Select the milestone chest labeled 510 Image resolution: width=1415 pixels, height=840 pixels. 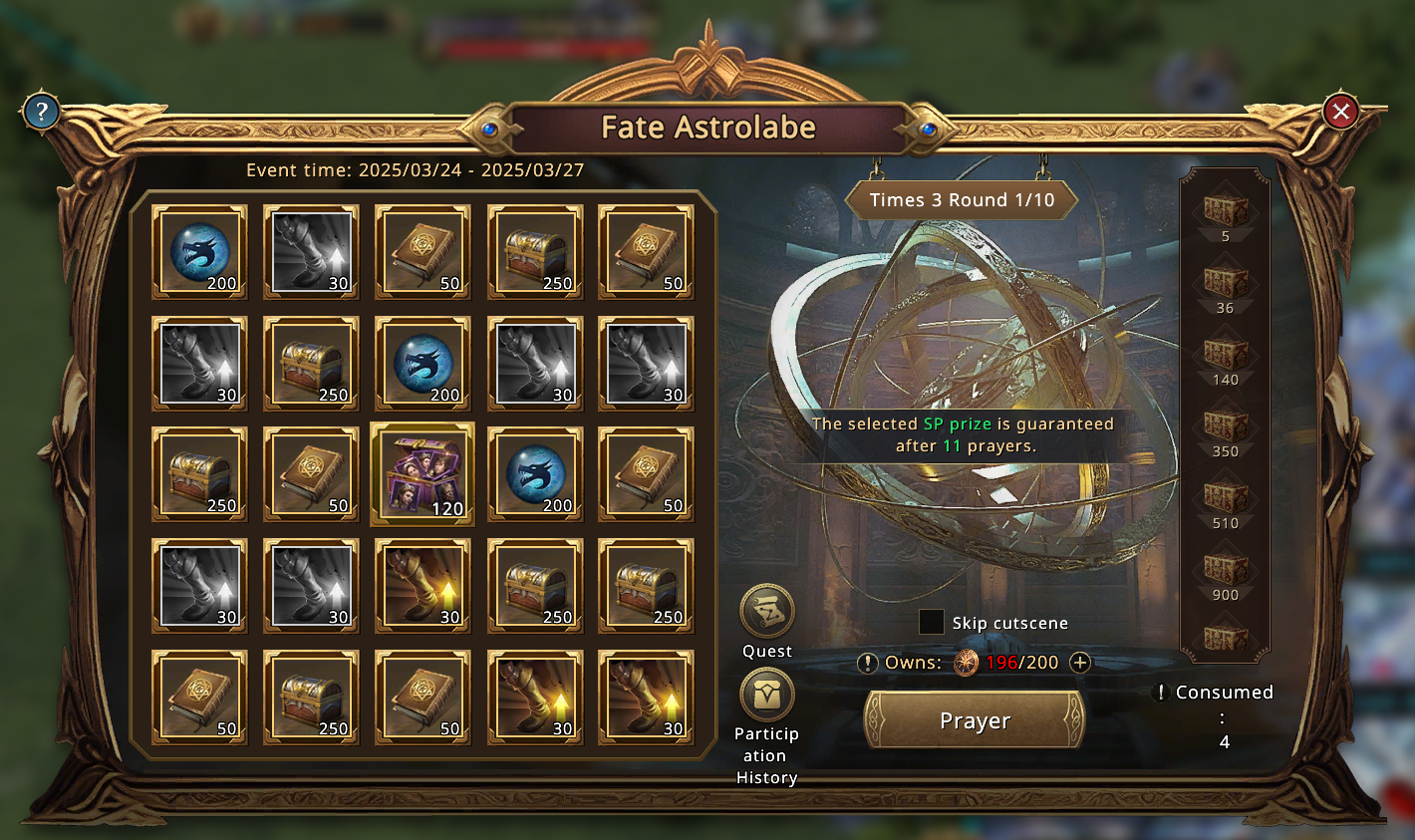point(1226,496)
